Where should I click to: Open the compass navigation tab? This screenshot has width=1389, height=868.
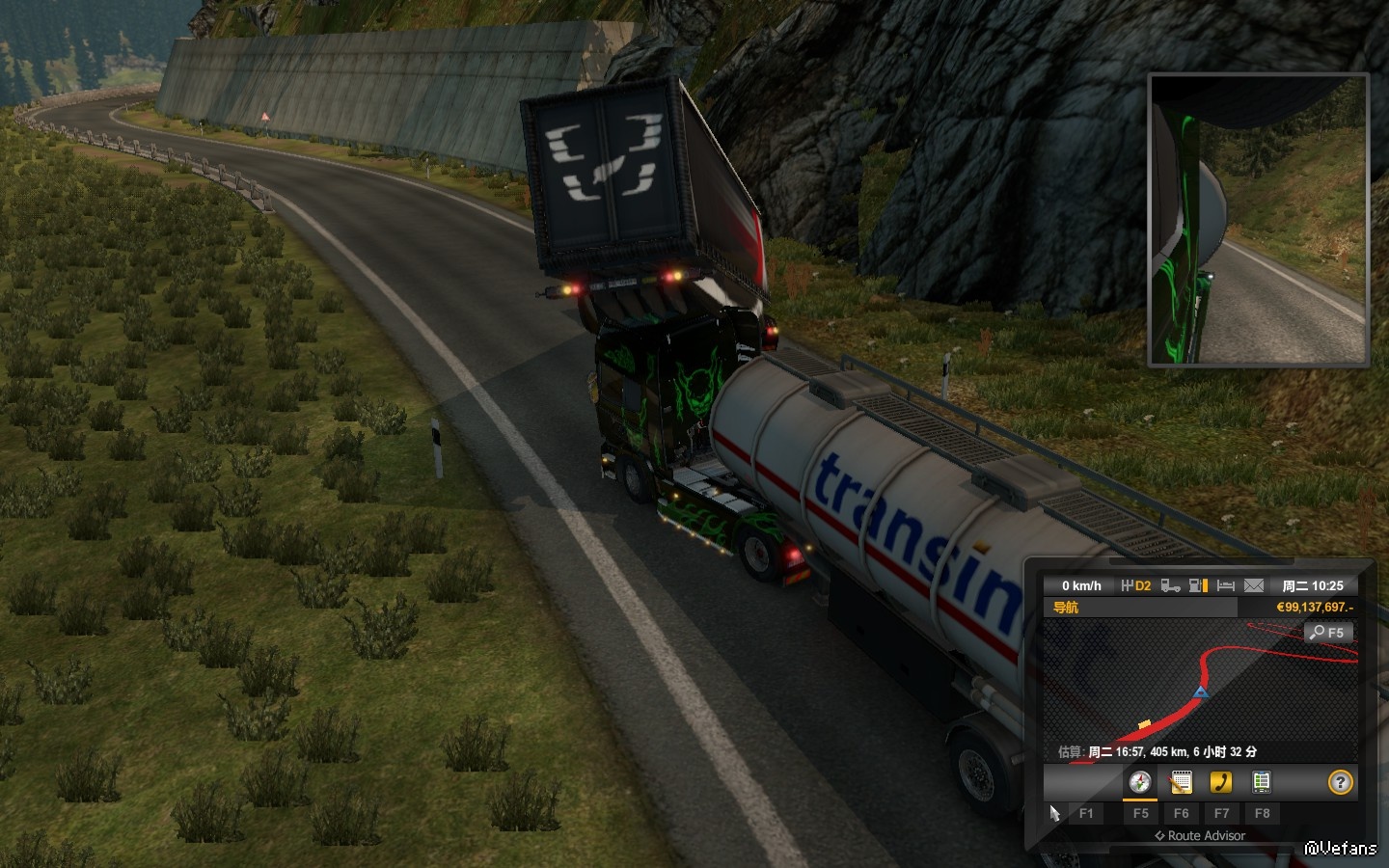pos(1140,782)
